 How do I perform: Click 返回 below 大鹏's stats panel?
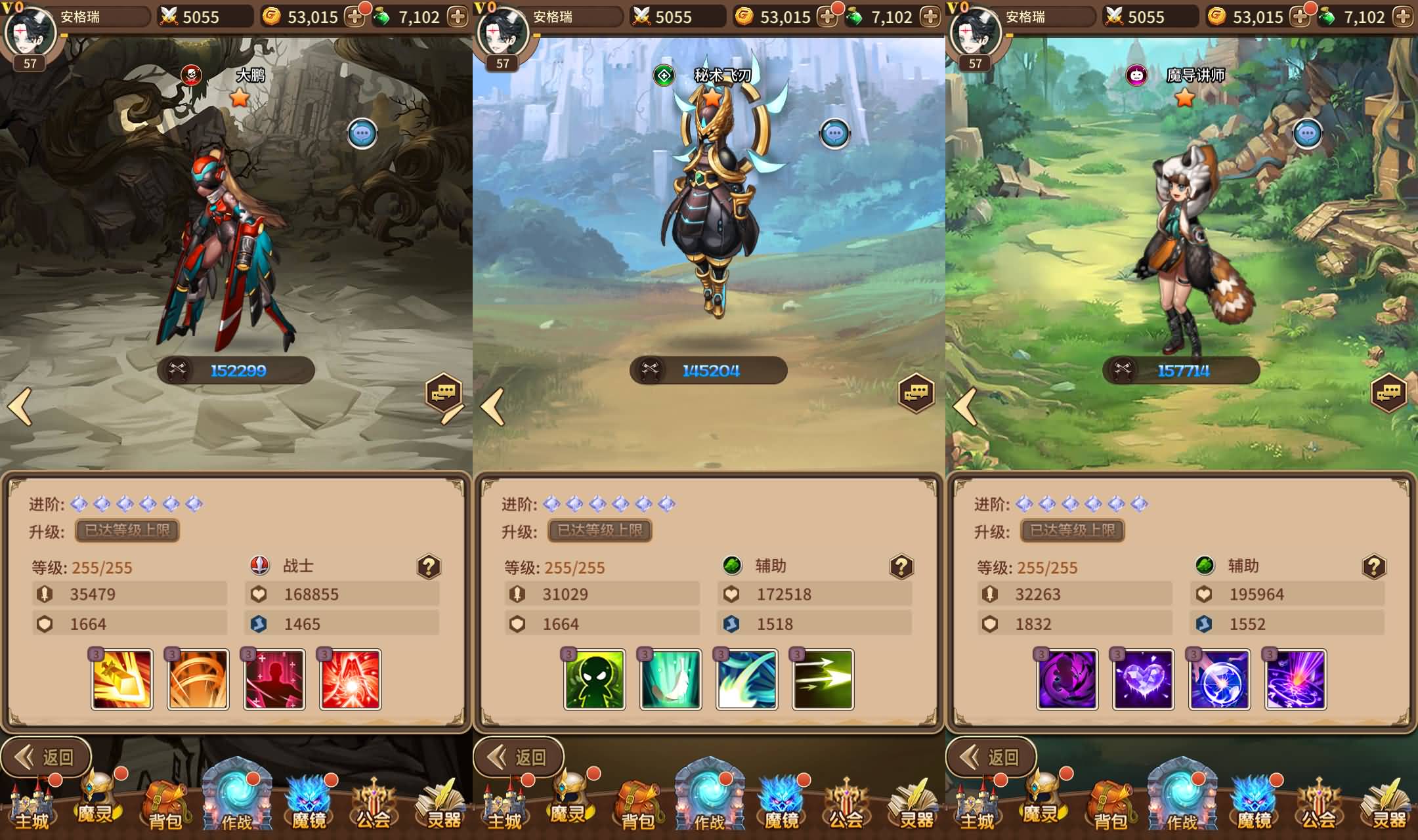pos(46,757)
